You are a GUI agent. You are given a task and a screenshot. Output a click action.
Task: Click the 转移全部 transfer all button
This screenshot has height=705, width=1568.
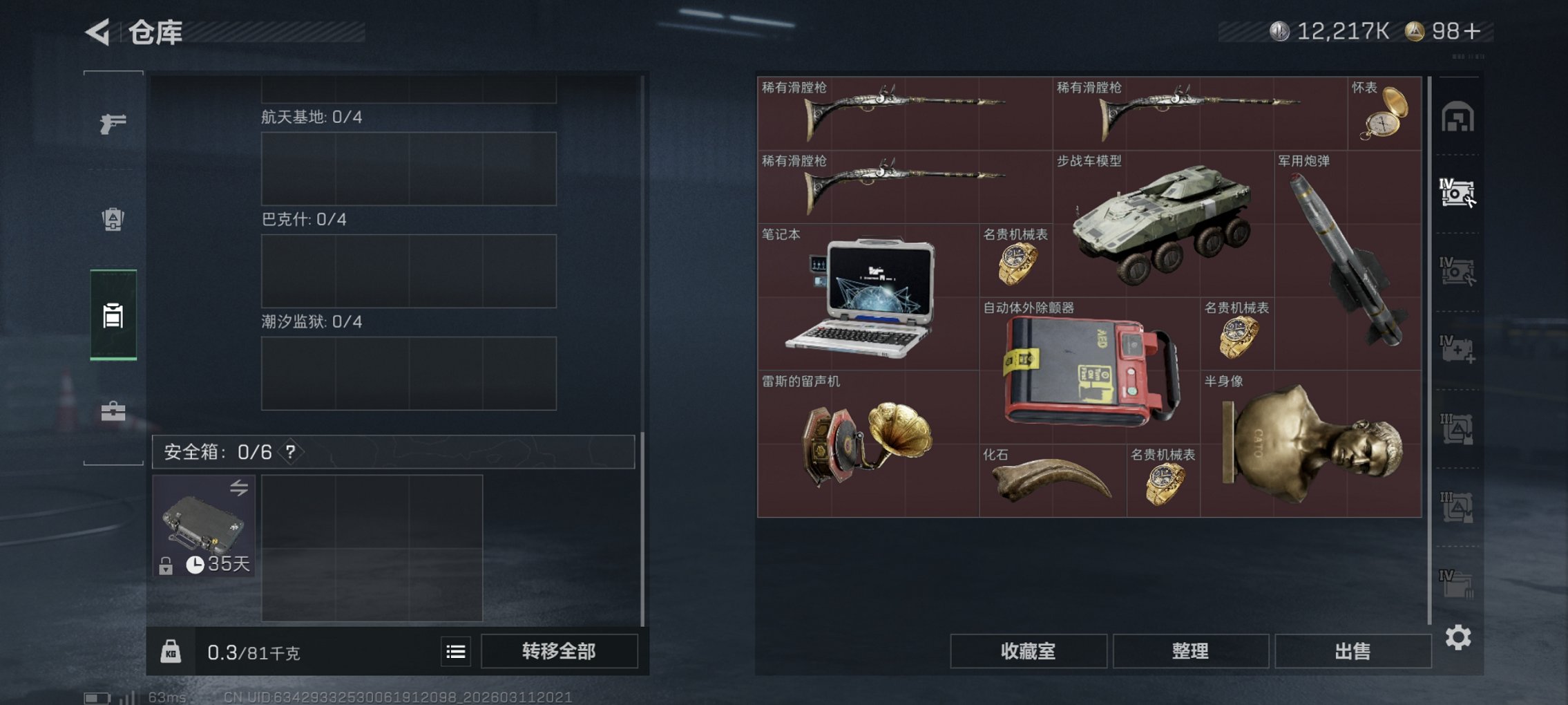pos(561,651)
